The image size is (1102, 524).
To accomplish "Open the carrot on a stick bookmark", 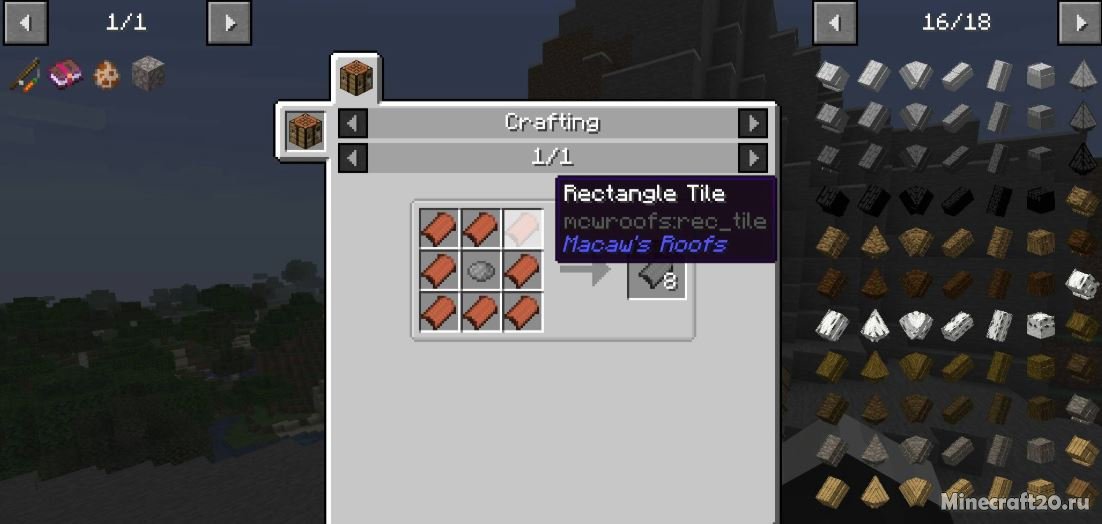I will (x=27, y=75).
